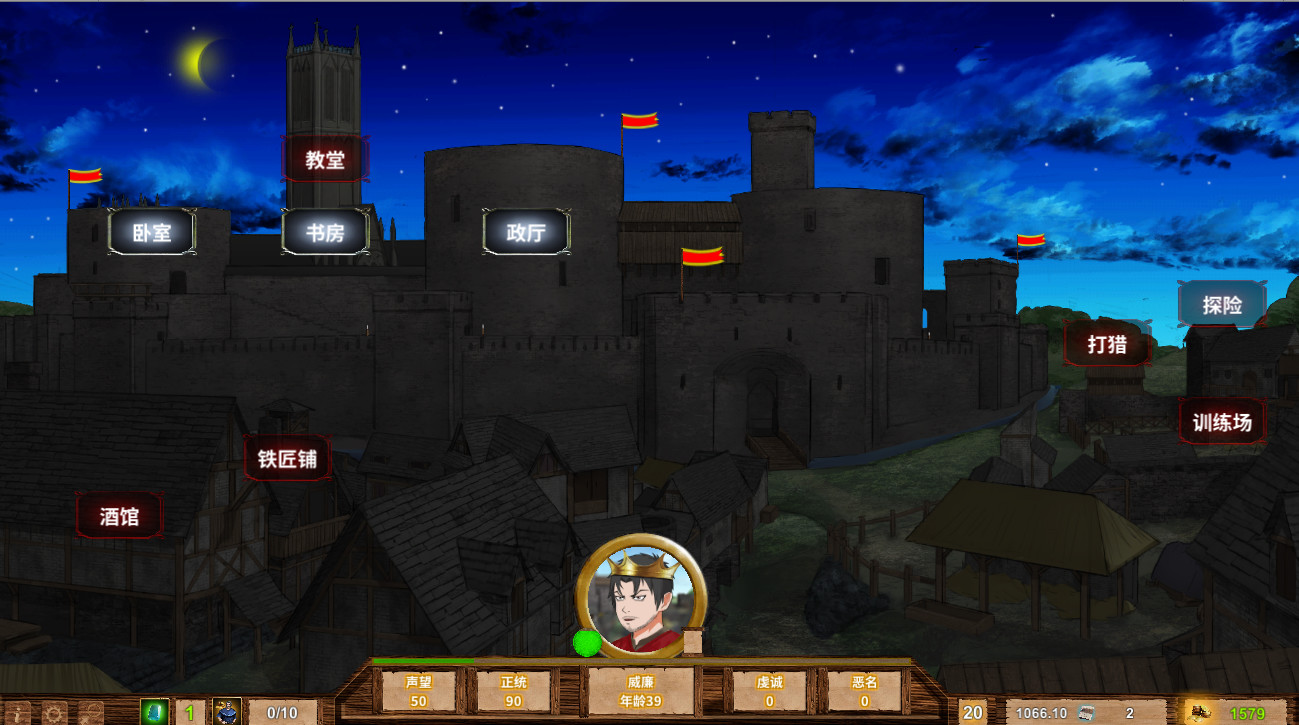Image resolution: width=1299 pixels, height=725 pixels.
Task: Enter the 酒馆 (Tavern)
Action: pos(118,514)
